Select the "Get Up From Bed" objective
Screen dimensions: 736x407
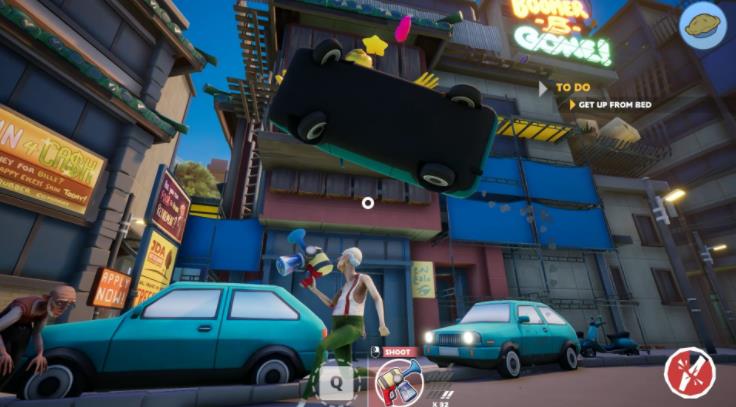pos(610,105)
